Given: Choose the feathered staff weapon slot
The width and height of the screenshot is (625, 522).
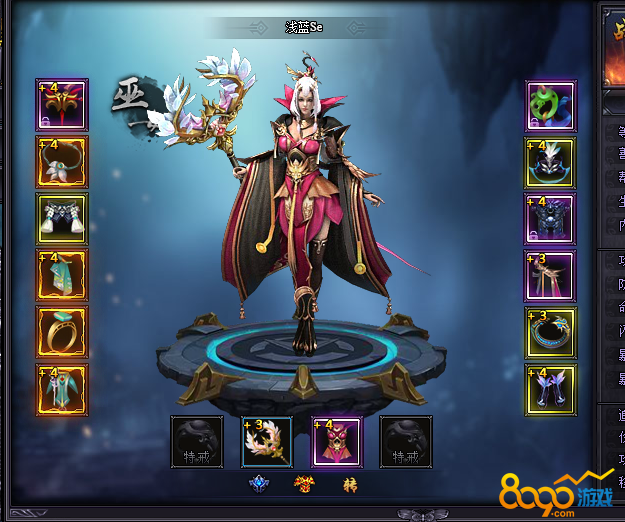Looking at the screenshot, I should coord(267,442).
